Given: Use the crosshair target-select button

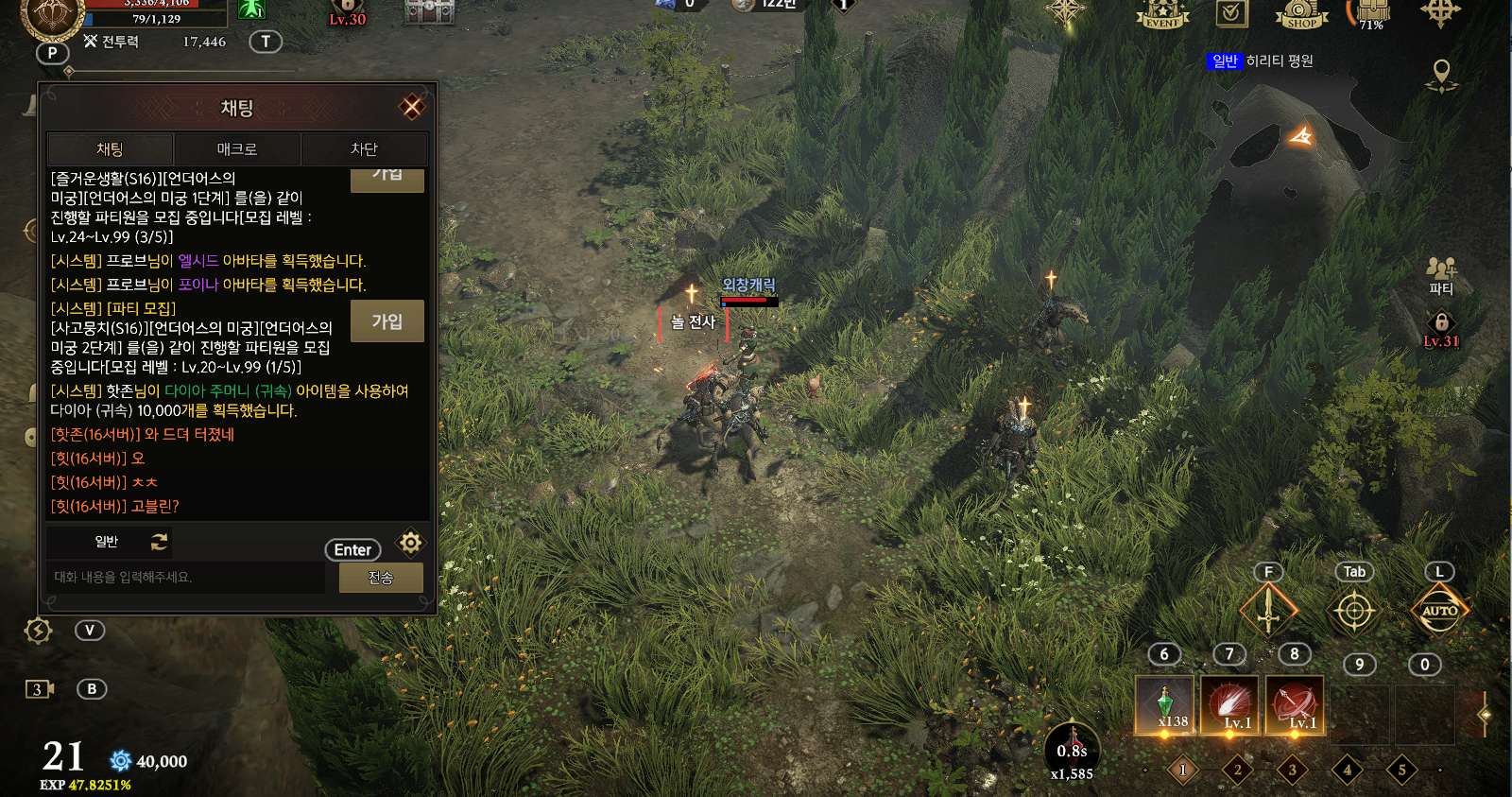Looking at the screenshot, I should [1353, 612].
